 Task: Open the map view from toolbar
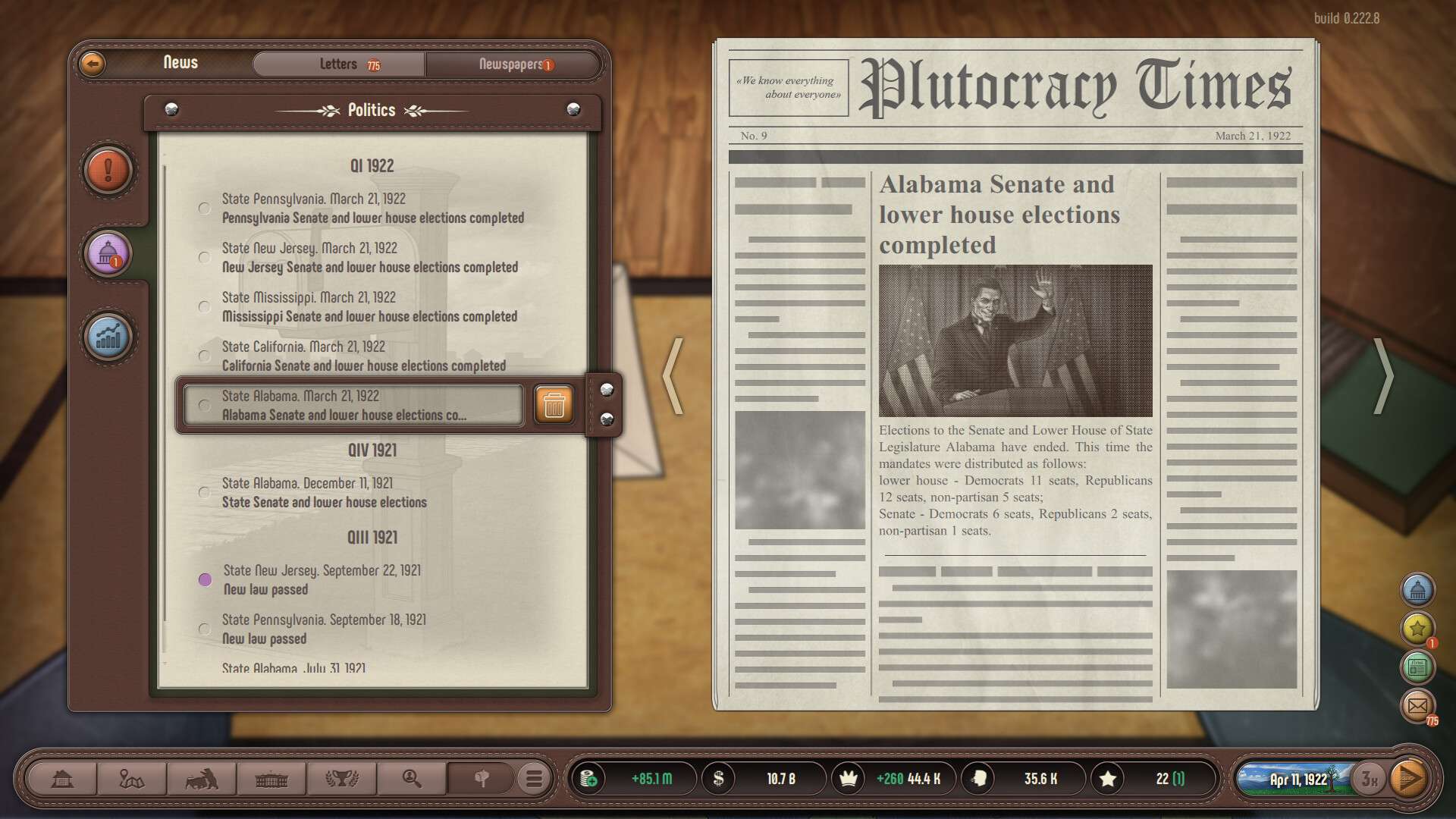tap(131, 779)
